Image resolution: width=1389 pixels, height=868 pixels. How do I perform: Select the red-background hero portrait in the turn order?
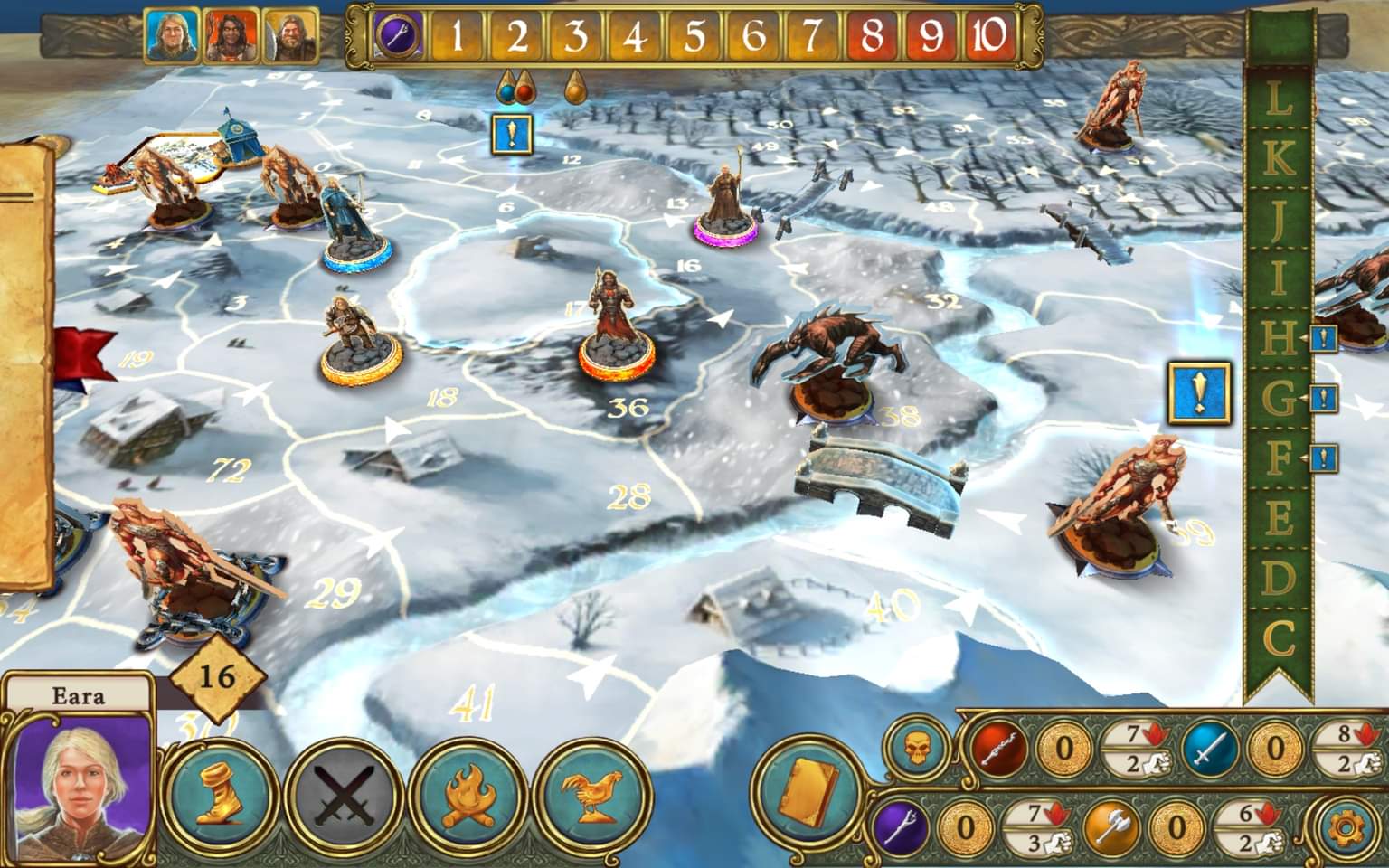pyautogui.click(x=231, y=38)
